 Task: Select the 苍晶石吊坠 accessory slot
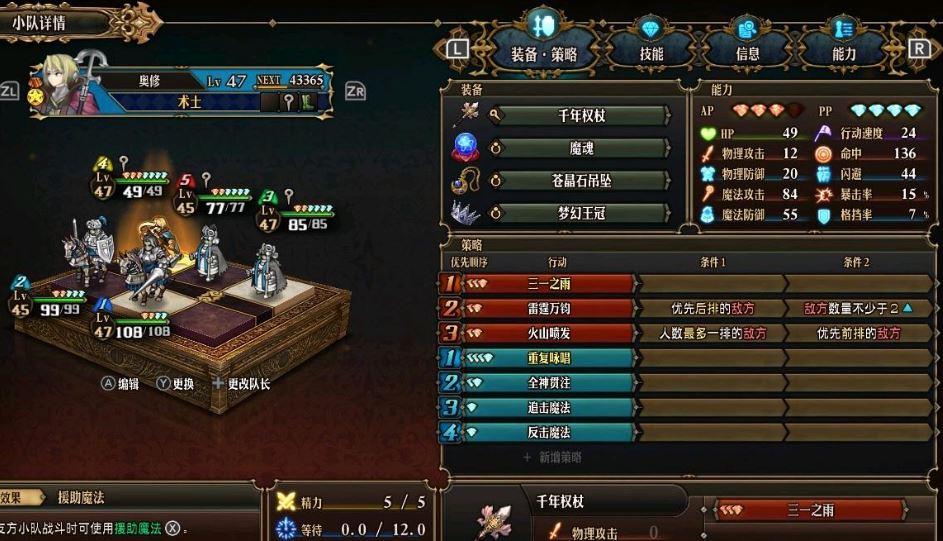580,180
